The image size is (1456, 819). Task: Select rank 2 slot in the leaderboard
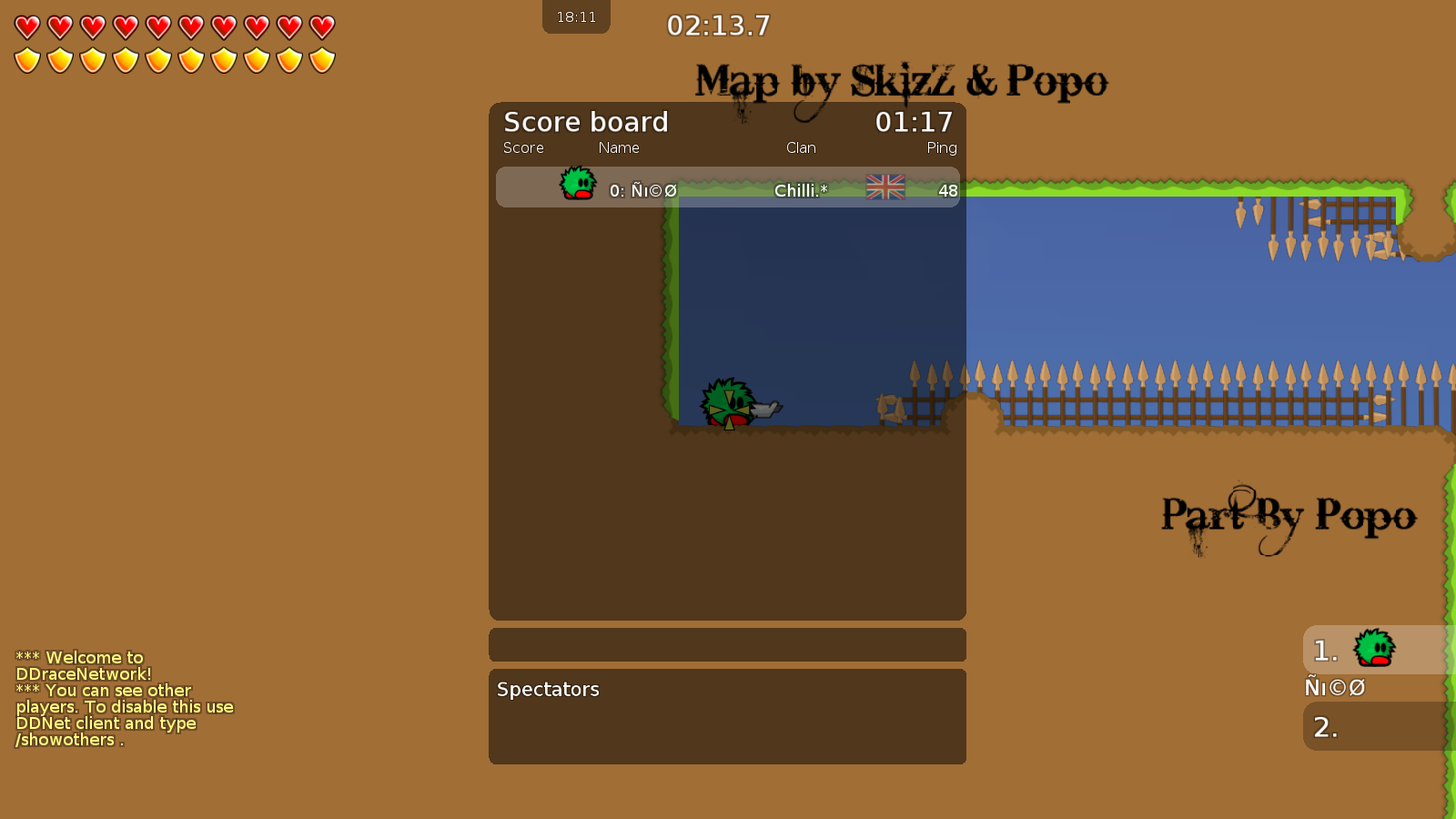[x=1326, y=727]
